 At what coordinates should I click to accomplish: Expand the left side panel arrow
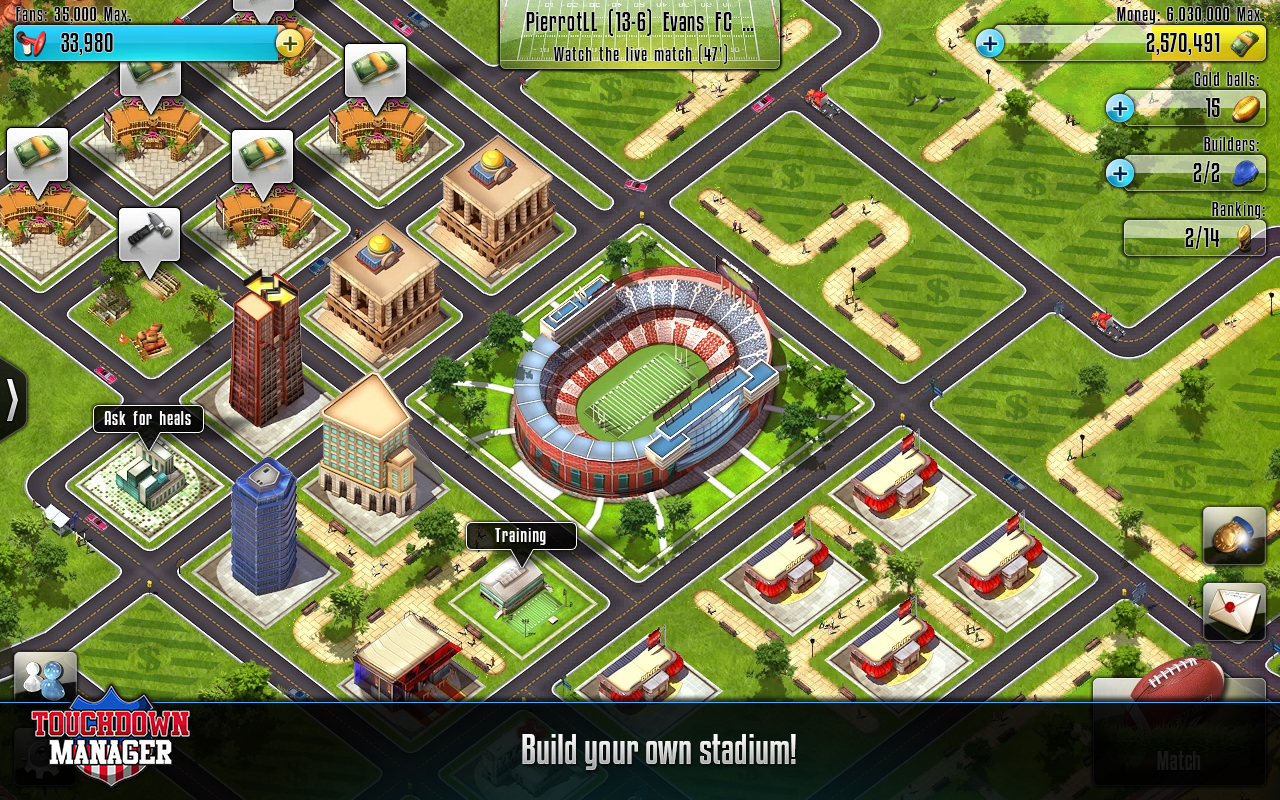[x=12, y=399]
